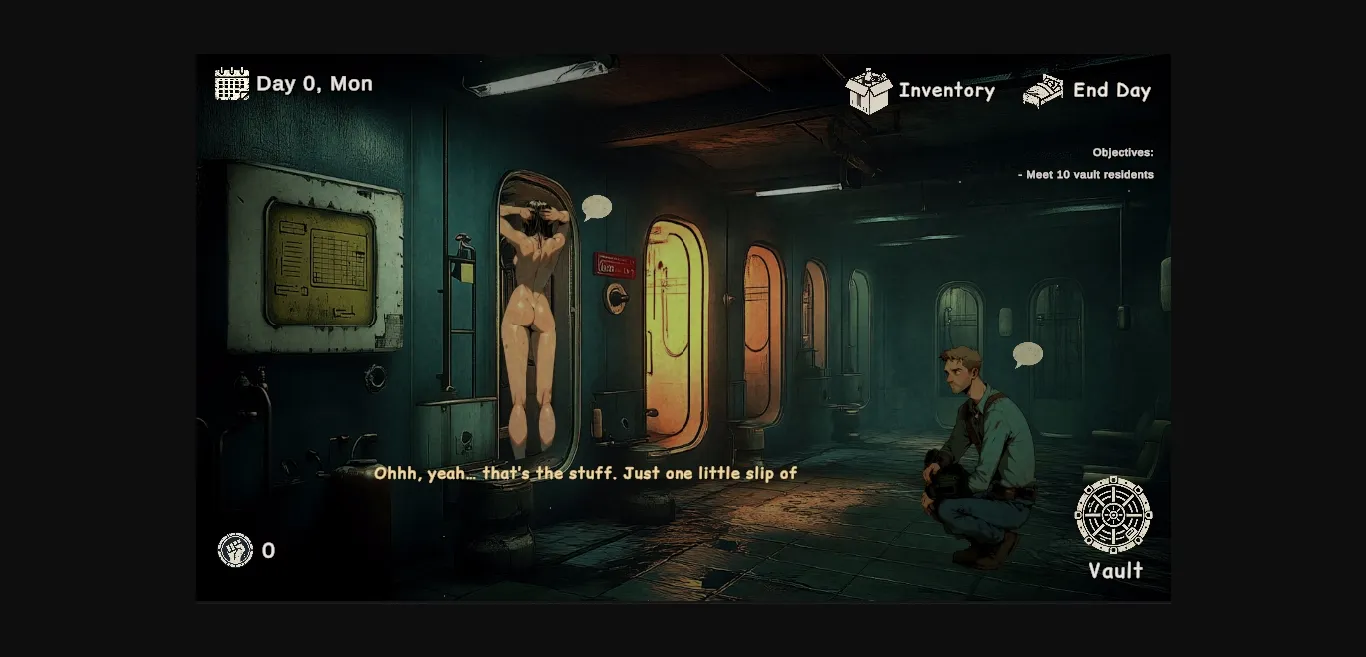Image resolution: width=1366 pixels, height=657 pixels.
Task: Open the Inventory box
Action: (x=869, y=91)
